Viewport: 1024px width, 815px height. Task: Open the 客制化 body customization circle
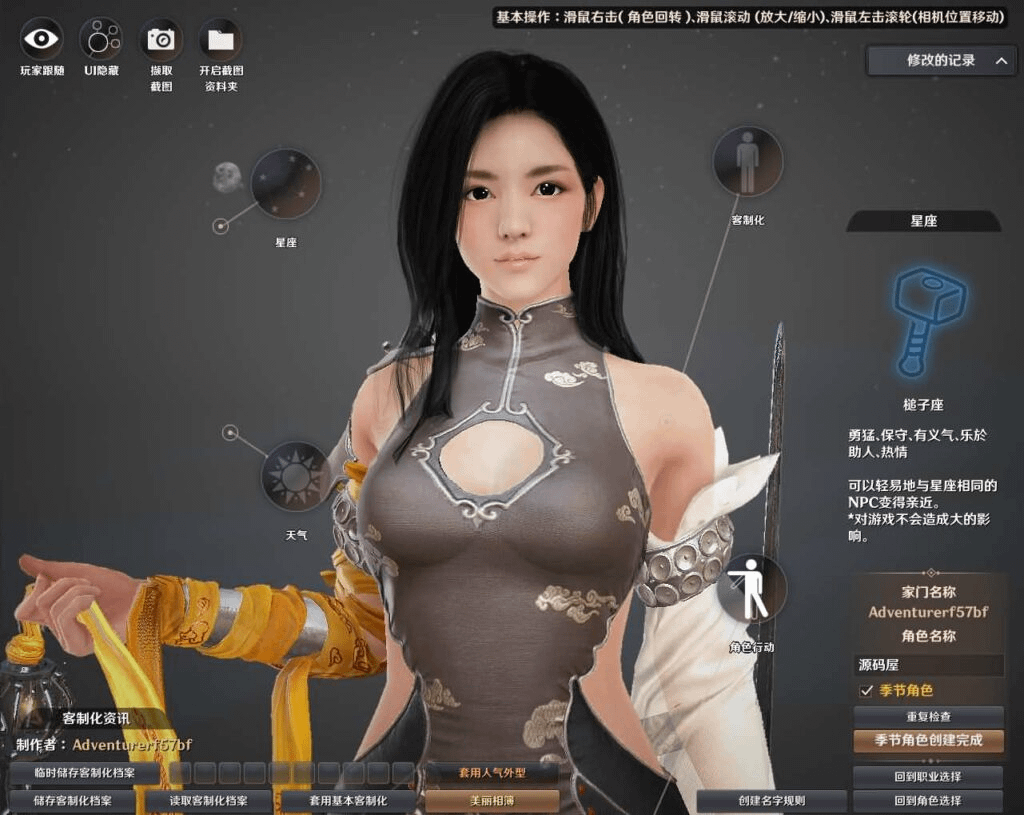click(x=747, y=161)
